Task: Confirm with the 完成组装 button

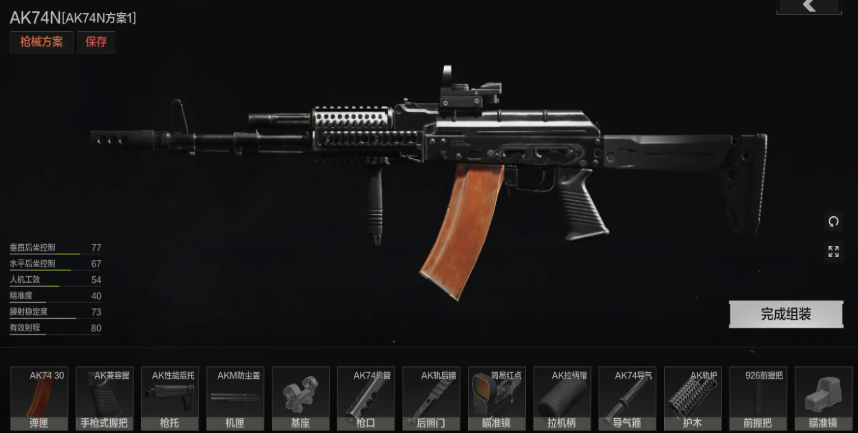Action: click(786, 314)
